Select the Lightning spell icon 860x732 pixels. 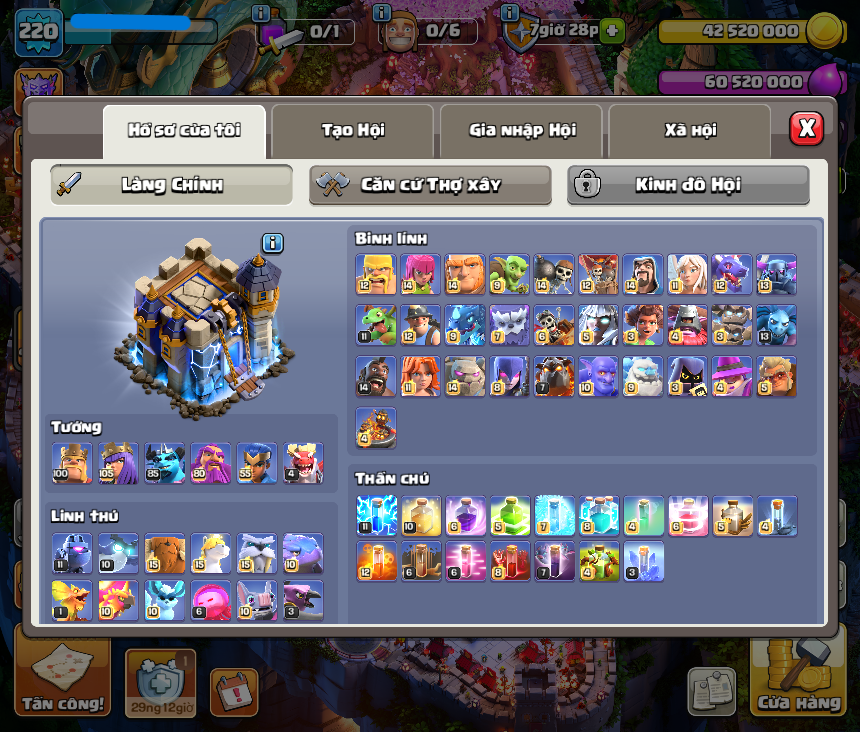point(376,516)
